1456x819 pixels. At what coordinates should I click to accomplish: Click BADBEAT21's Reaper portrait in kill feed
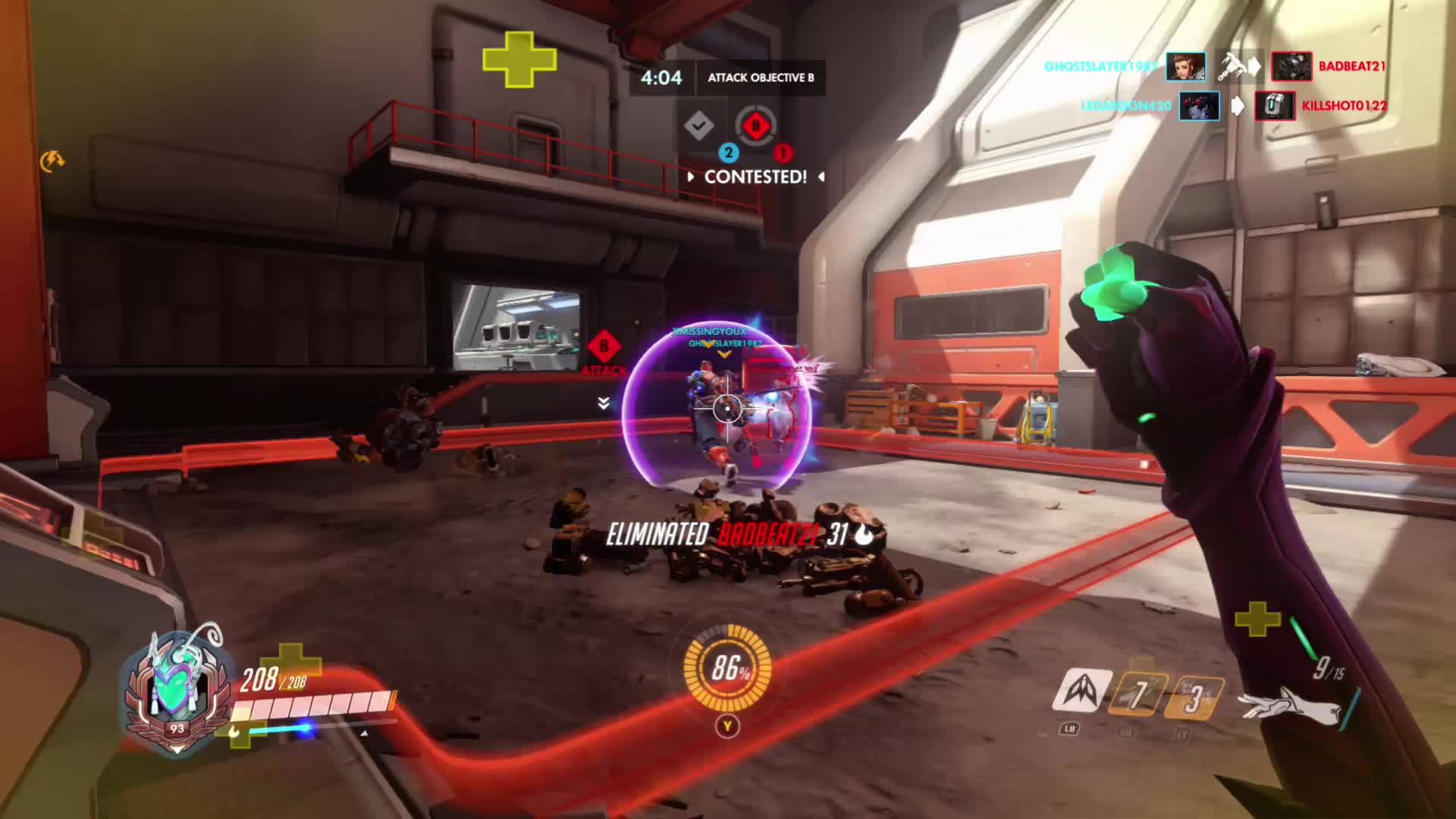(x=1291, y=67)
